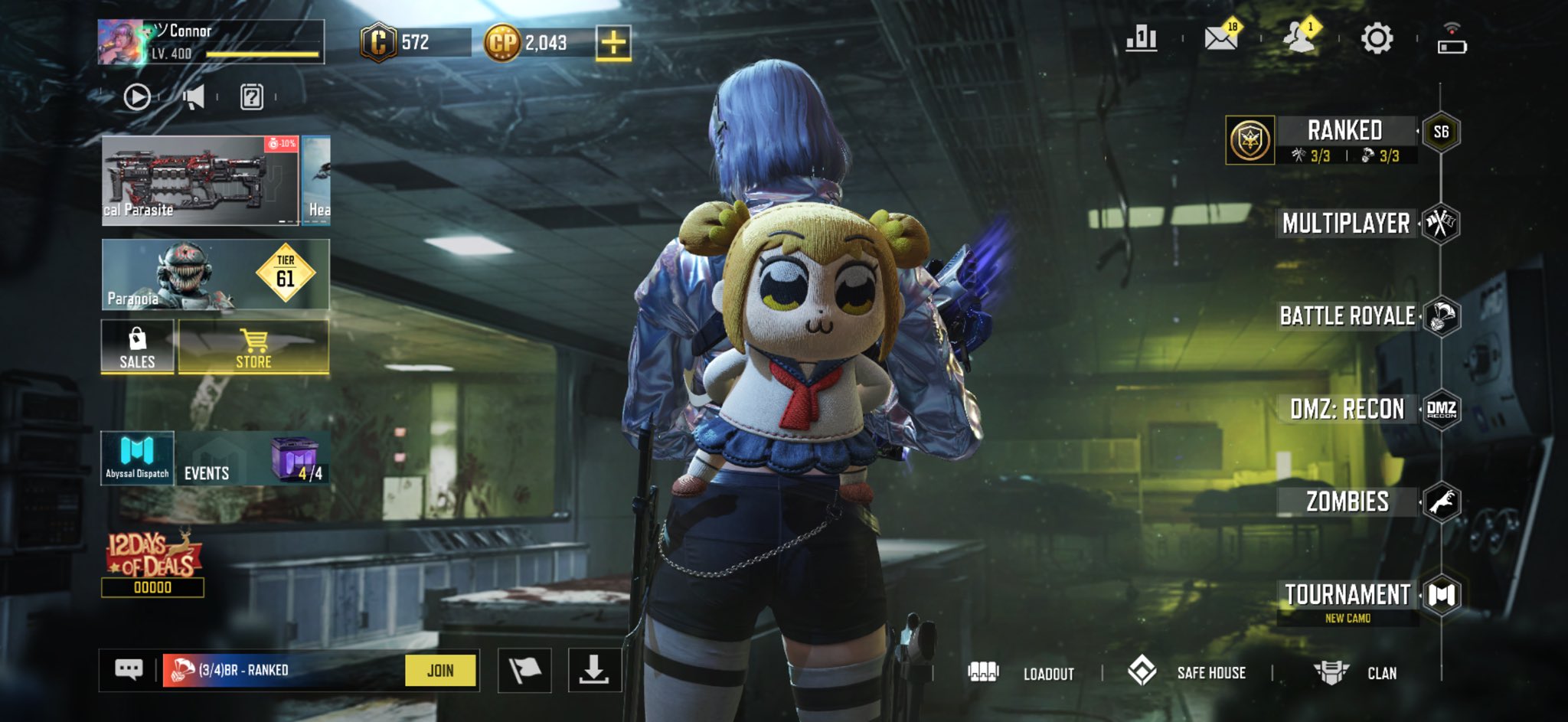Viewport: 1568px width, 722px height.
Task: Select Zombies mode
Action: pos(1347,502)
